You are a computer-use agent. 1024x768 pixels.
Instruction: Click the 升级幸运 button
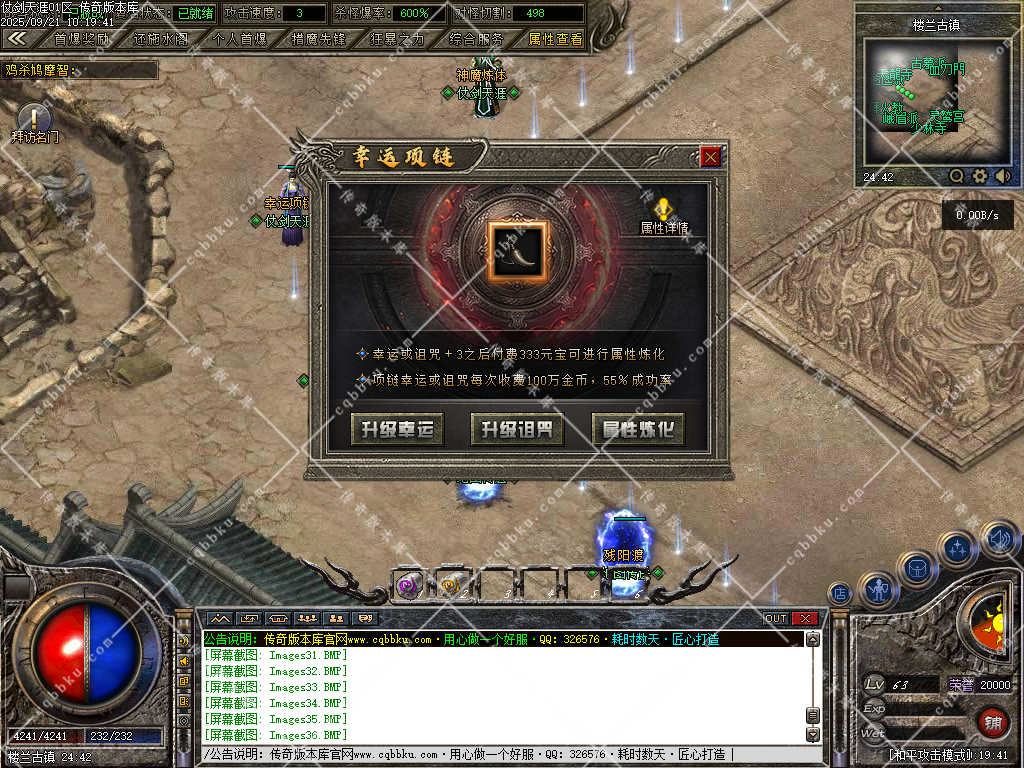[397, 430]
